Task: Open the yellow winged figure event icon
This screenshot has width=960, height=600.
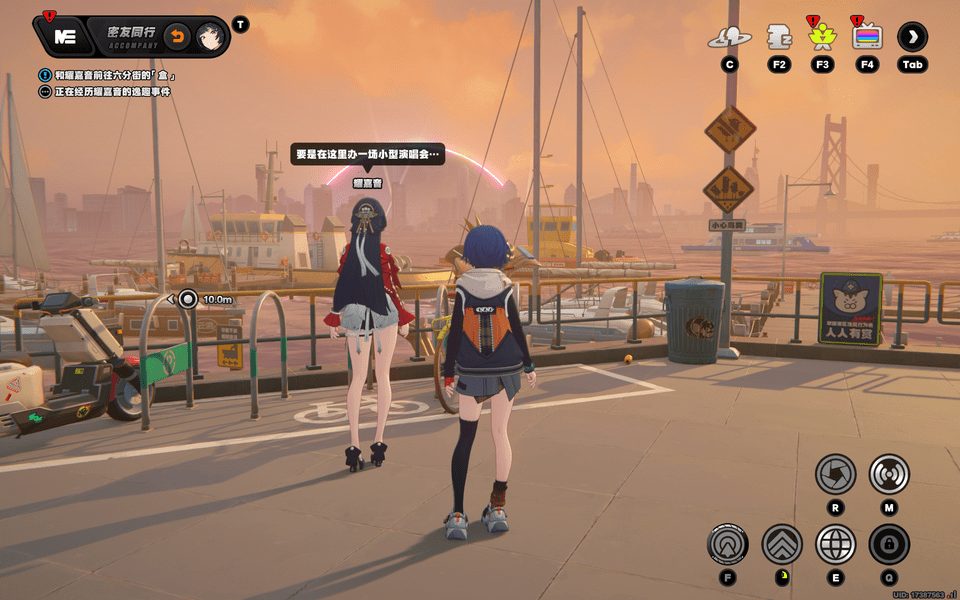Action: [822, 38]
